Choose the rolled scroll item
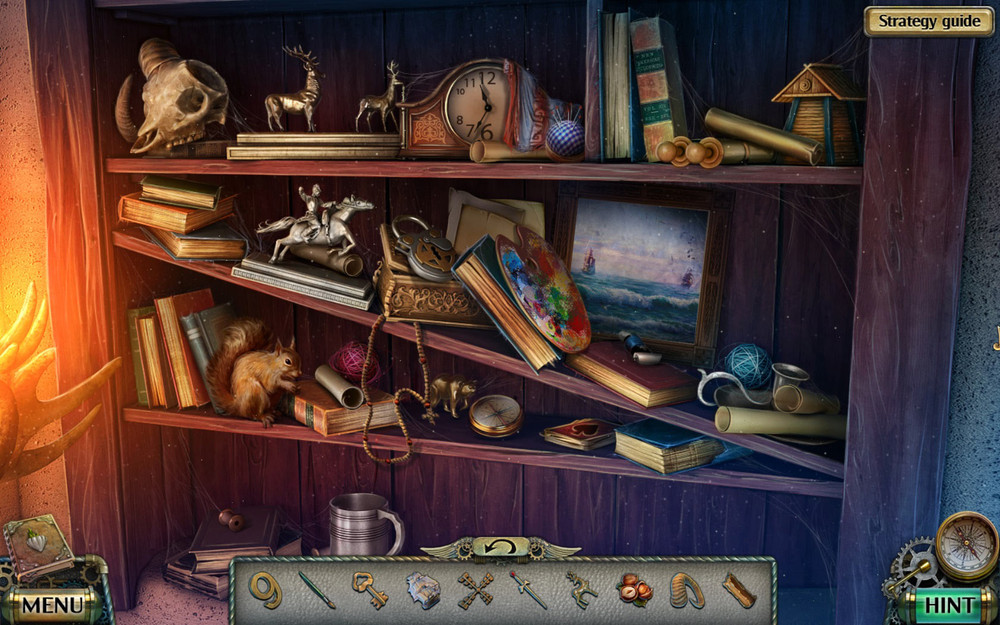The height and width of the screenshot is (625, 1000). pos(738,589)
